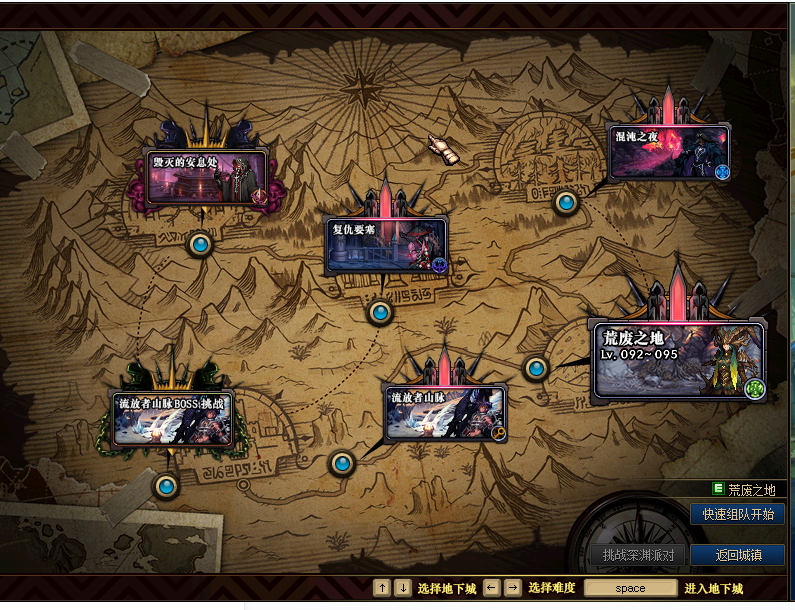Screen dimensions: 795x610
Task: Click the 快速组队开始 quick party button
Action: click(x=737, y=514)
